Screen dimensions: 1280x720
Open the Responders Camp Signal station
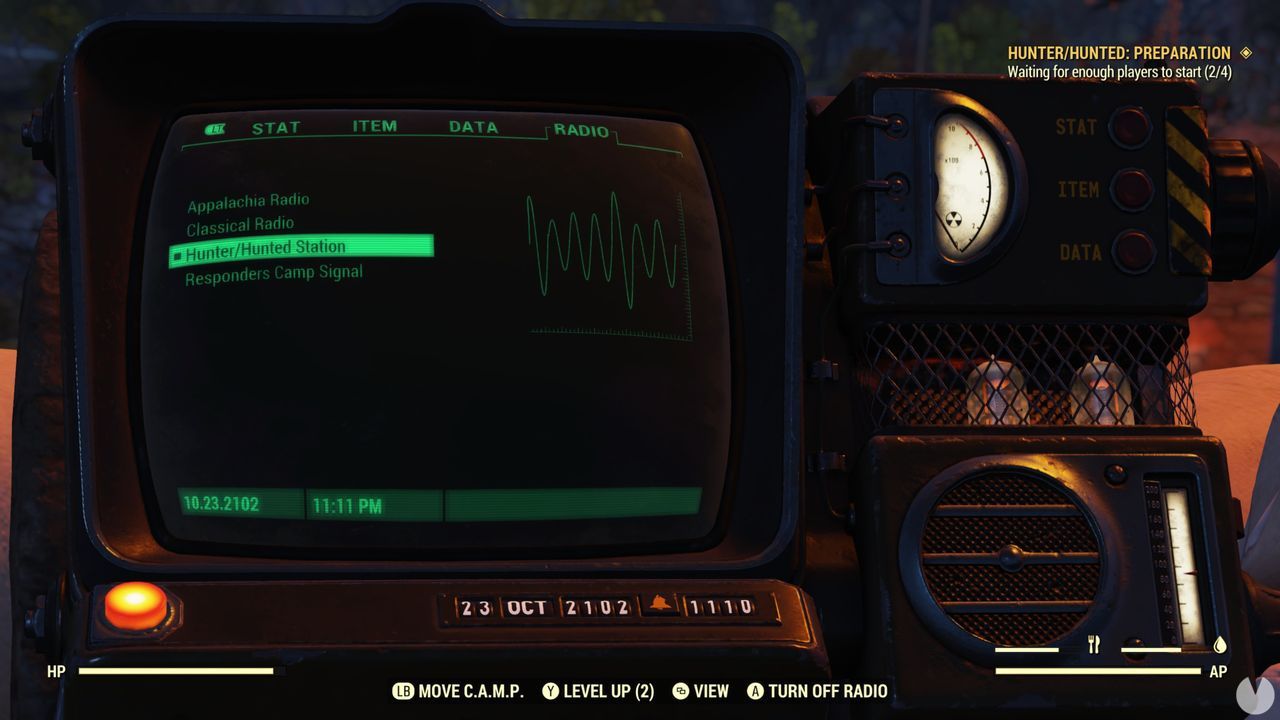click(274, 271)
